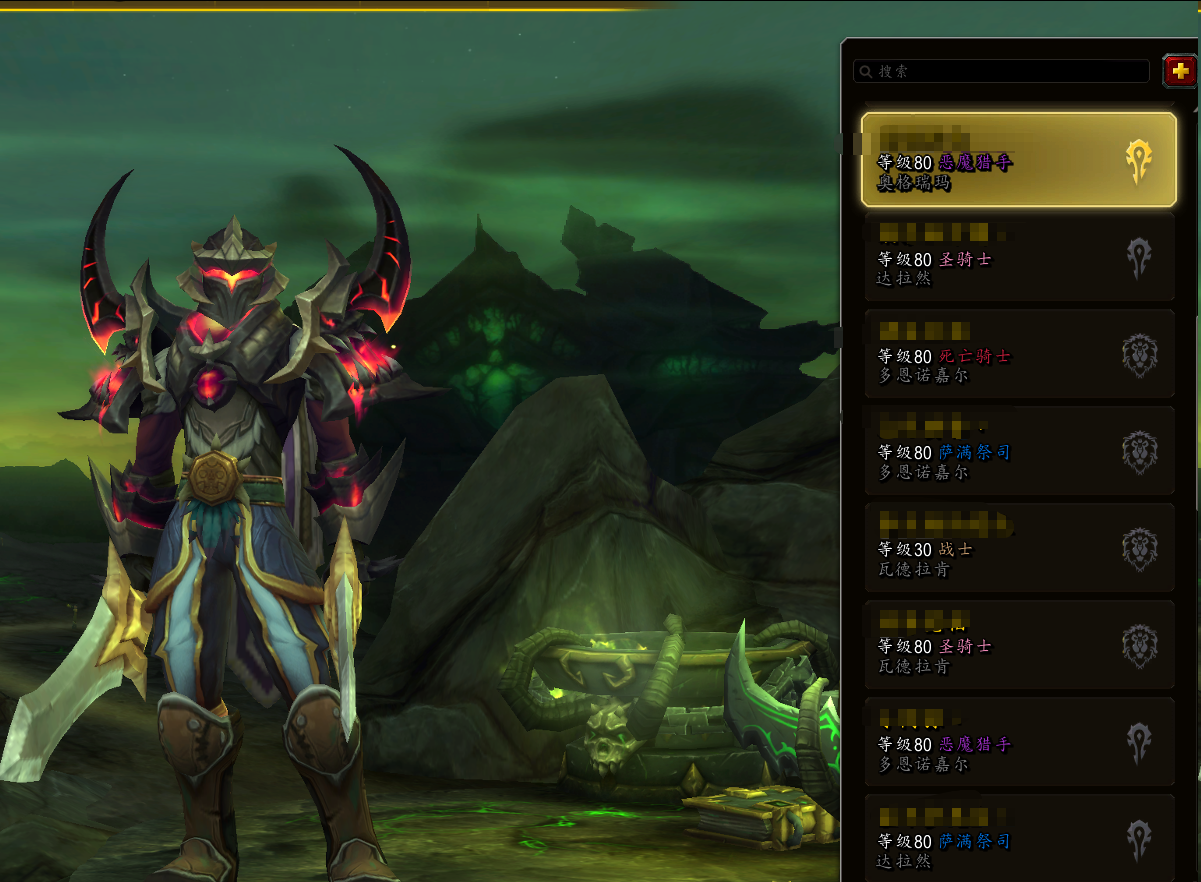Select the level 80 恶魔猎手 in 奥格瑞玛
The image size is (1201, 882).
1018,160
